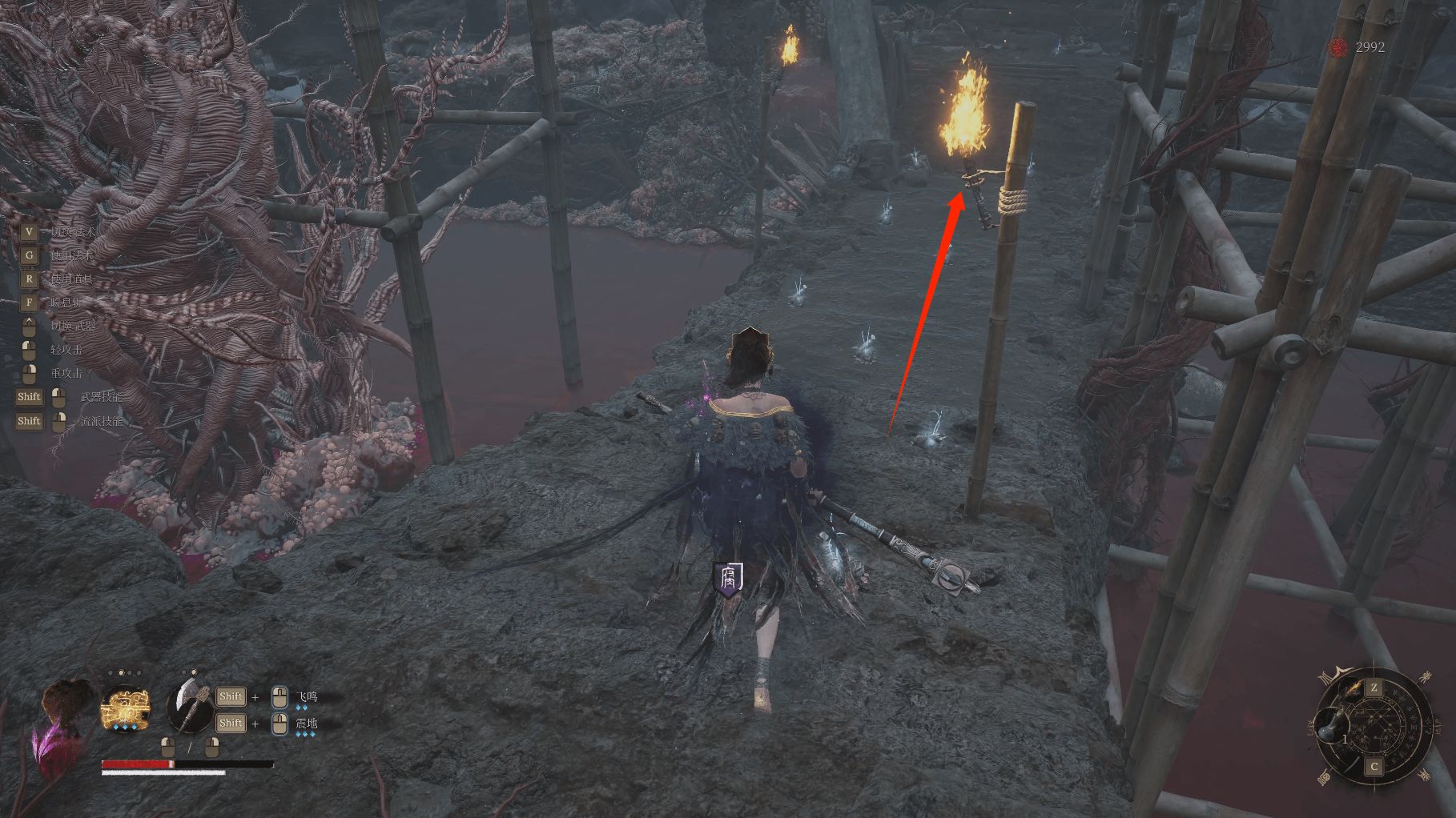Select the golden glowing spell icon
Screen dimensions: 1456x818
click(x=126, y=708)
